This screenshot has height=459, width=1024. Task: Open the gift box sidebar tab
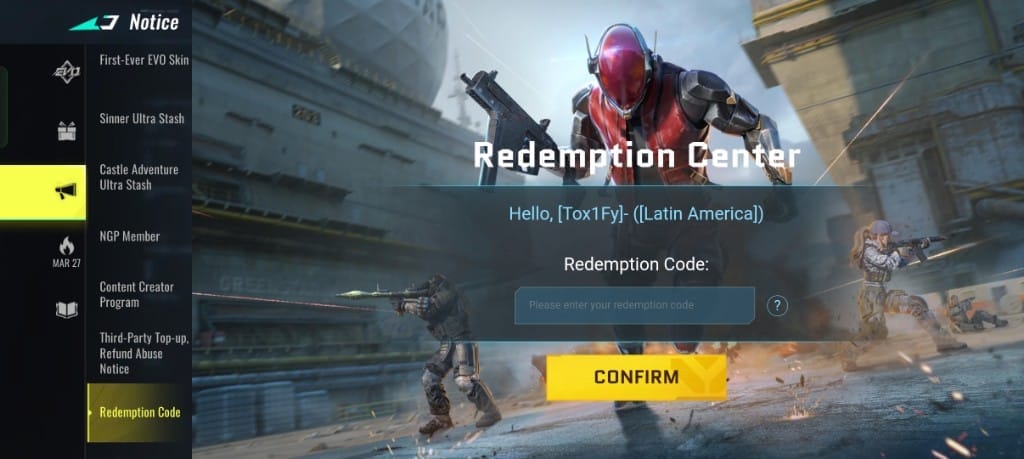[x=66, y=131]
